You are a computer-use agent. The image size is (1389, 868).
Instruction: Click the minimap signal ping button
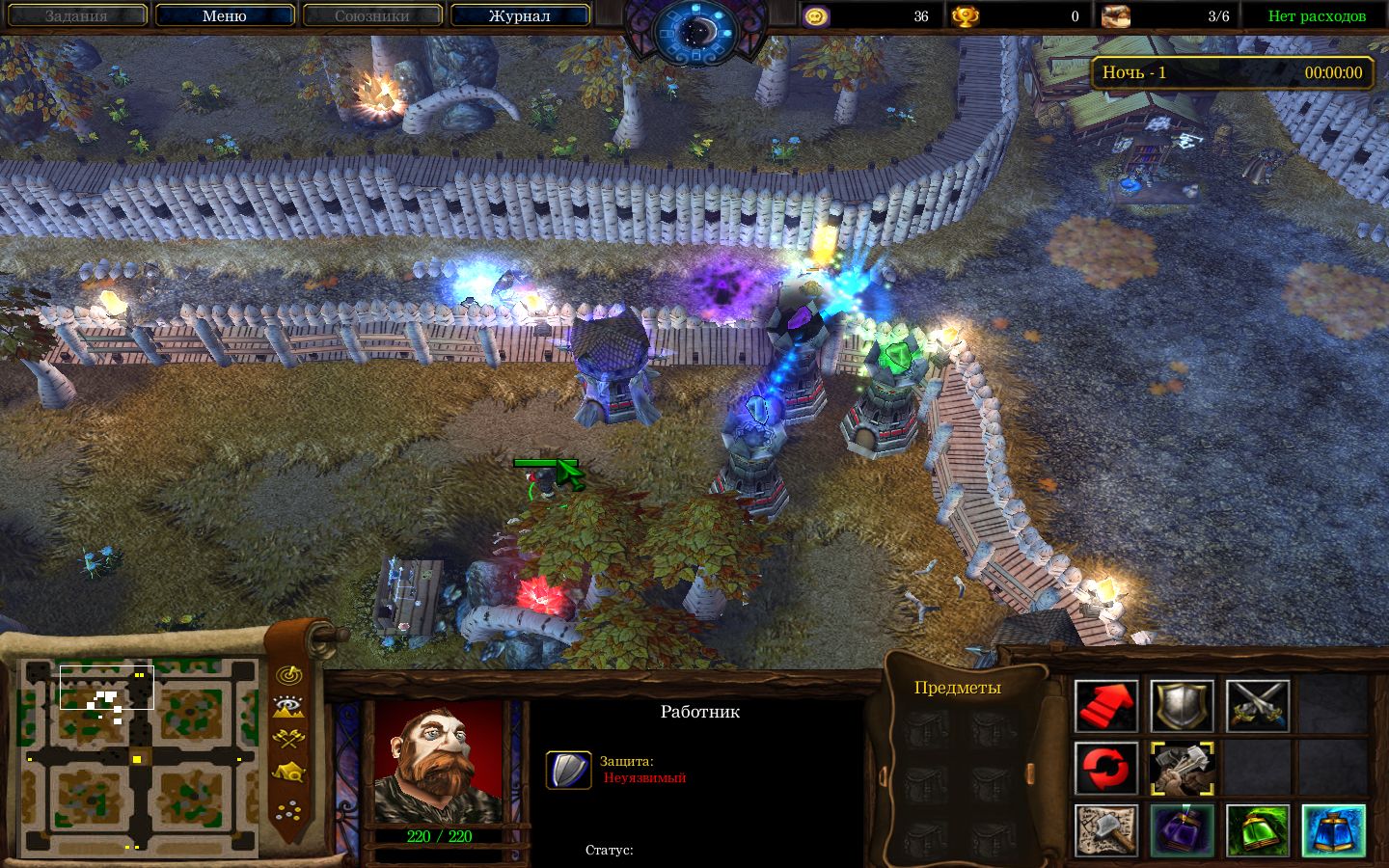tap(287, 675)
